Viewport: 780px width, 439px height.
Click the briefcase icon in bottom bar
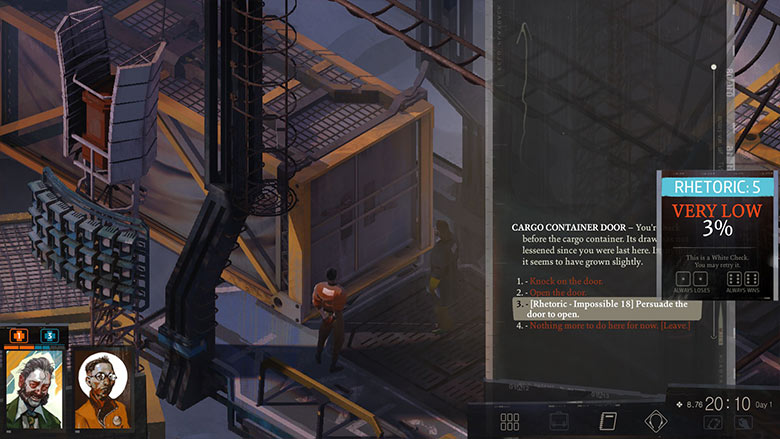(558, 422)
